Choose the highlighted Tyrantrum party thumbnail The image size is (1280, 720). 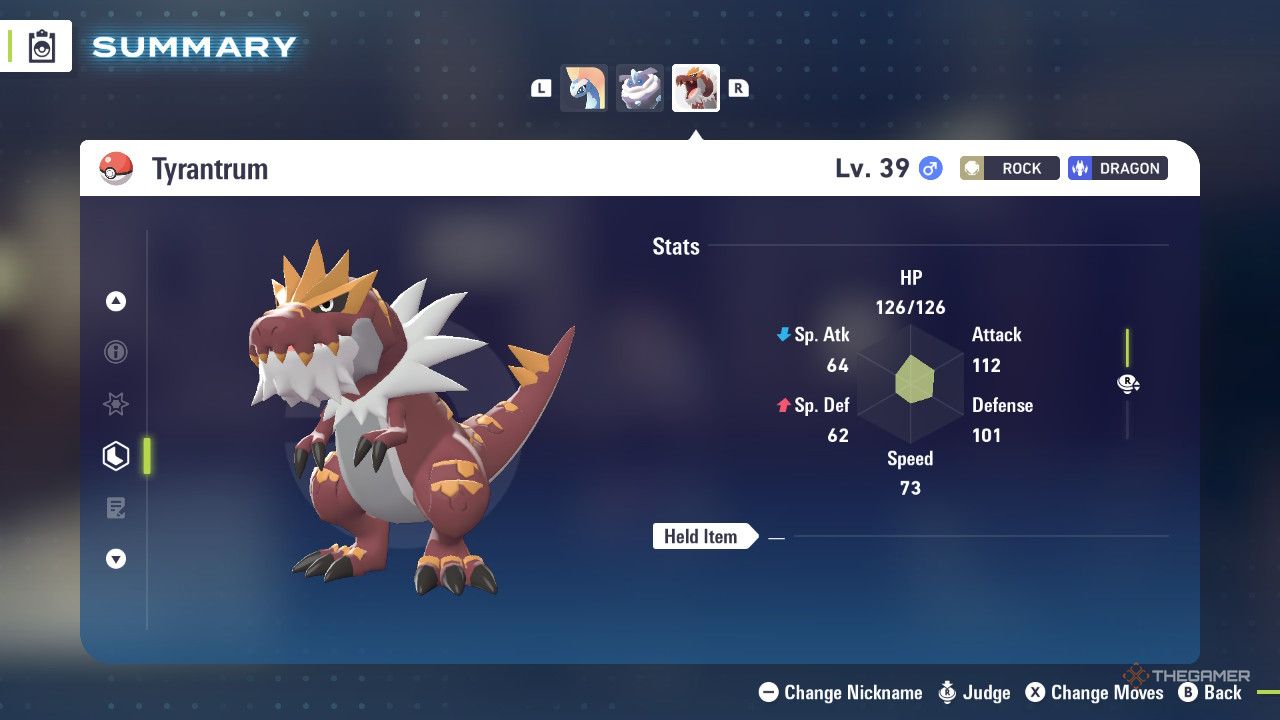coord(696,88)
